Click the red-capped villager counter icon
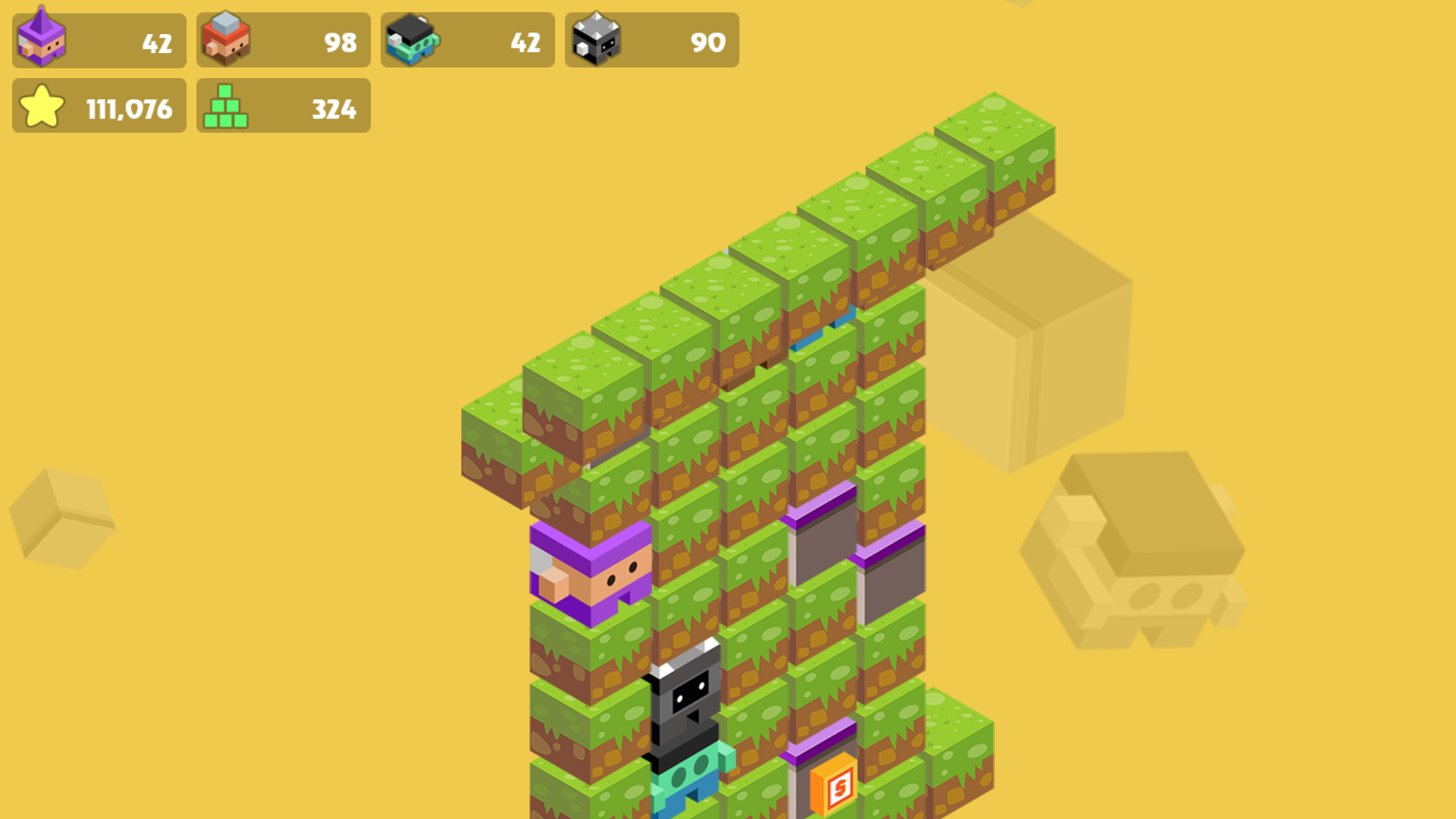The height and width of the screenshot is (819, 1456). pyautogui.click(x=227, y=41)
